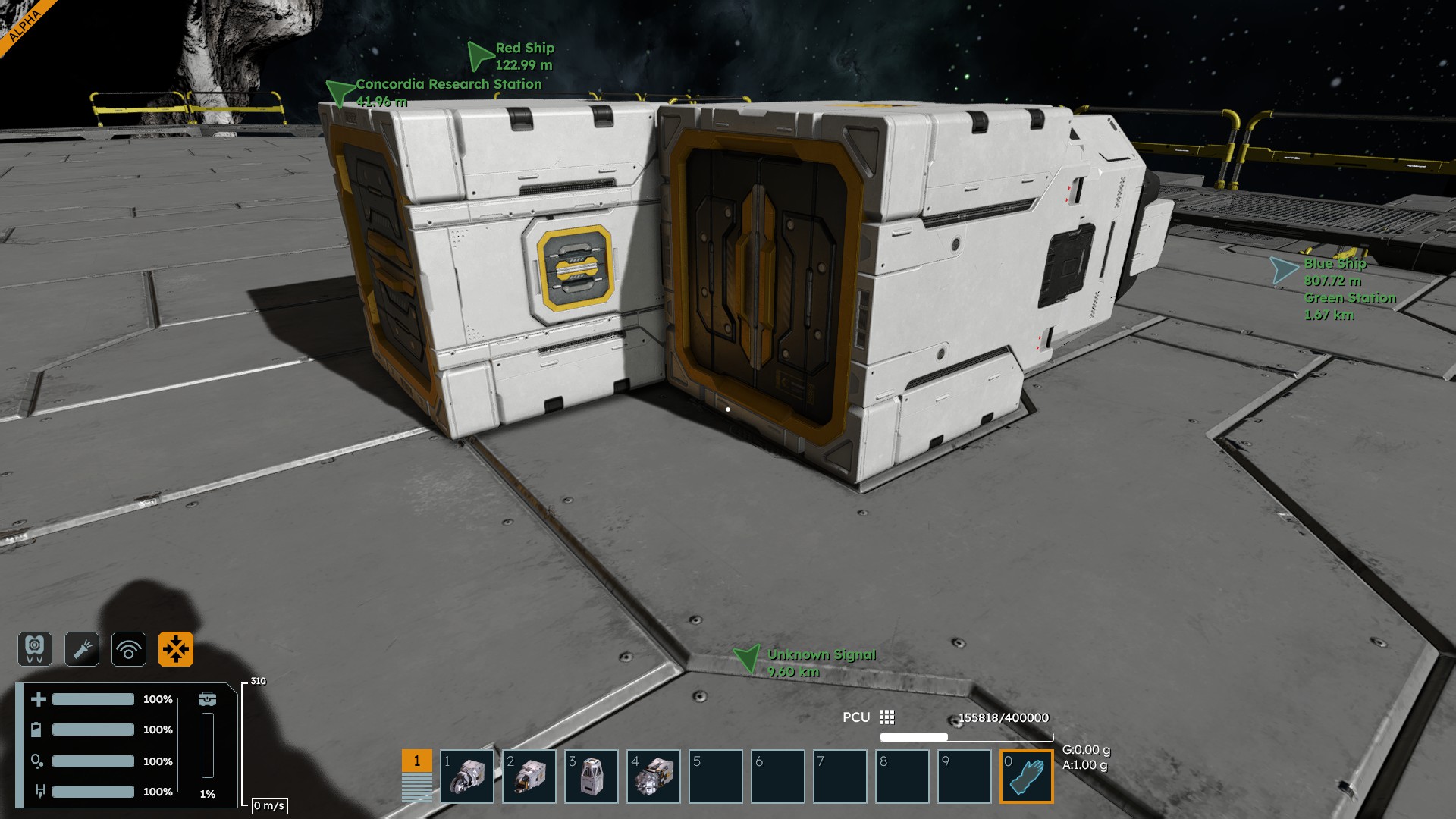This screenshot has width=1456, height=819.
Task: Click the Concordia Research Station marker
Action: pyautogui.click(x=339, y=92)
